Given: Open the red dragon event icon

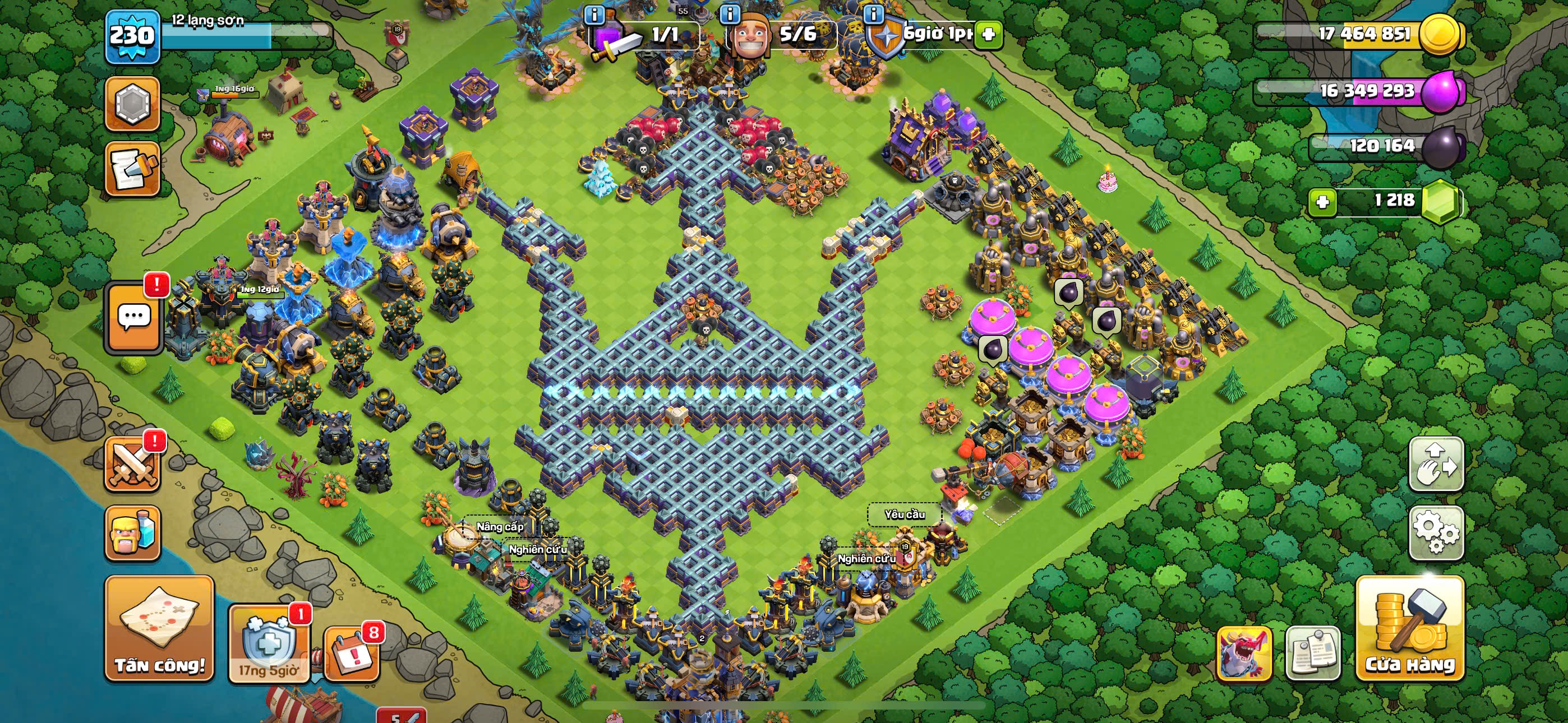Looking at the screenshot, I should [1244, 654].
